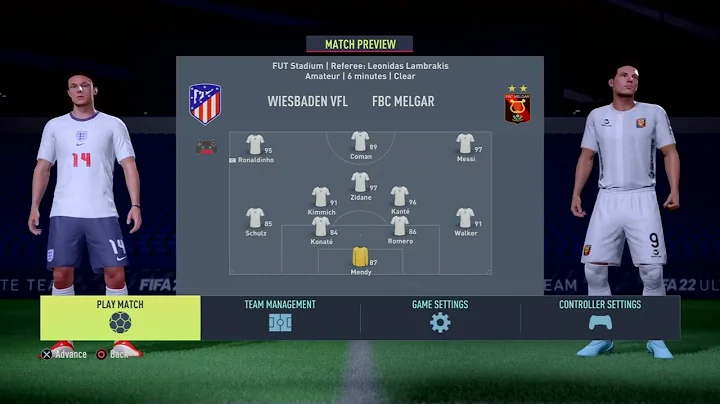Select Ronaldinho's shirt in the lineup

click(x=255, y=144)
